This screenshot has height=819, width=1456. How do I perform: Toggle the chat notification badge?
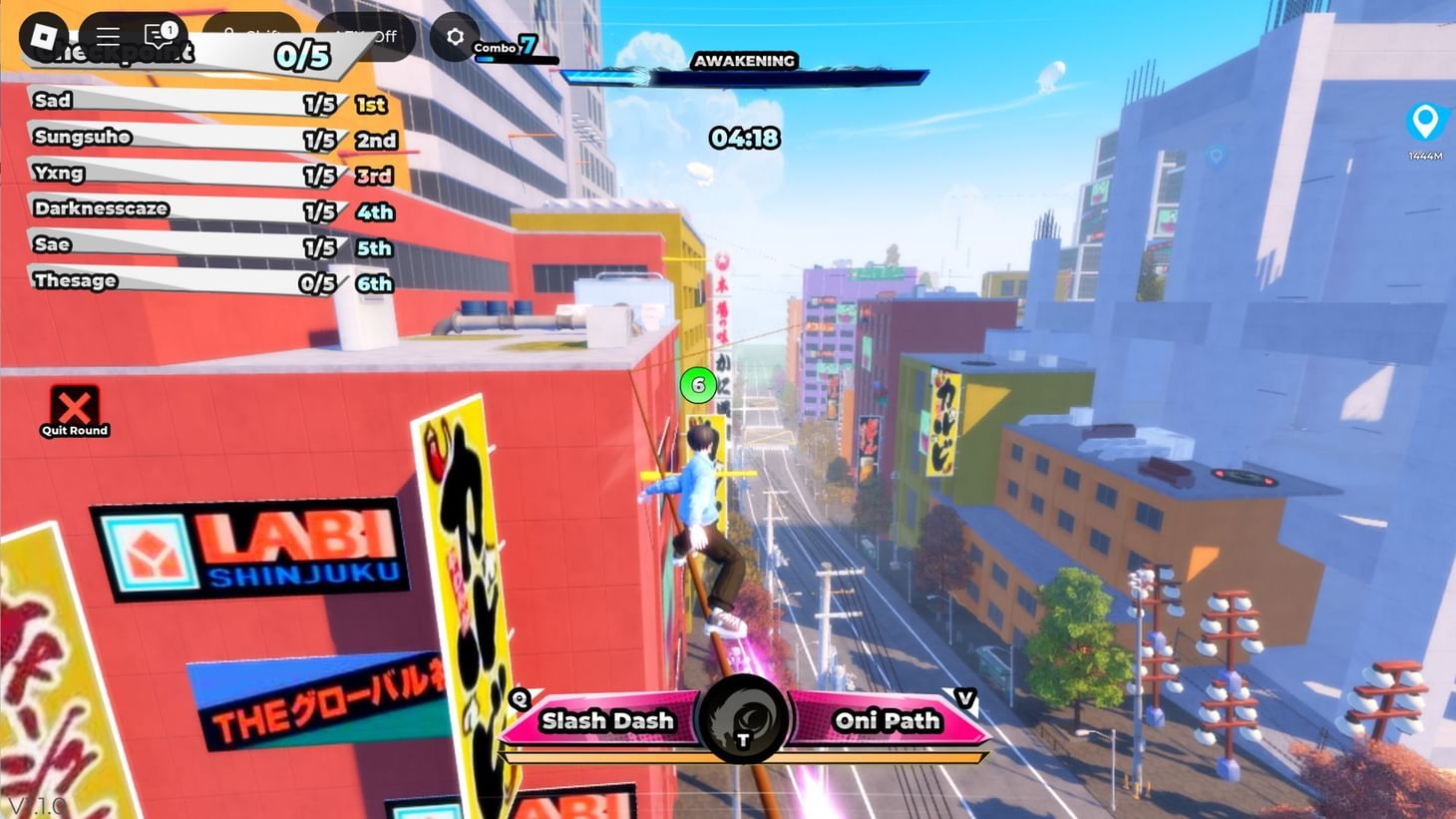coord(170,29)
